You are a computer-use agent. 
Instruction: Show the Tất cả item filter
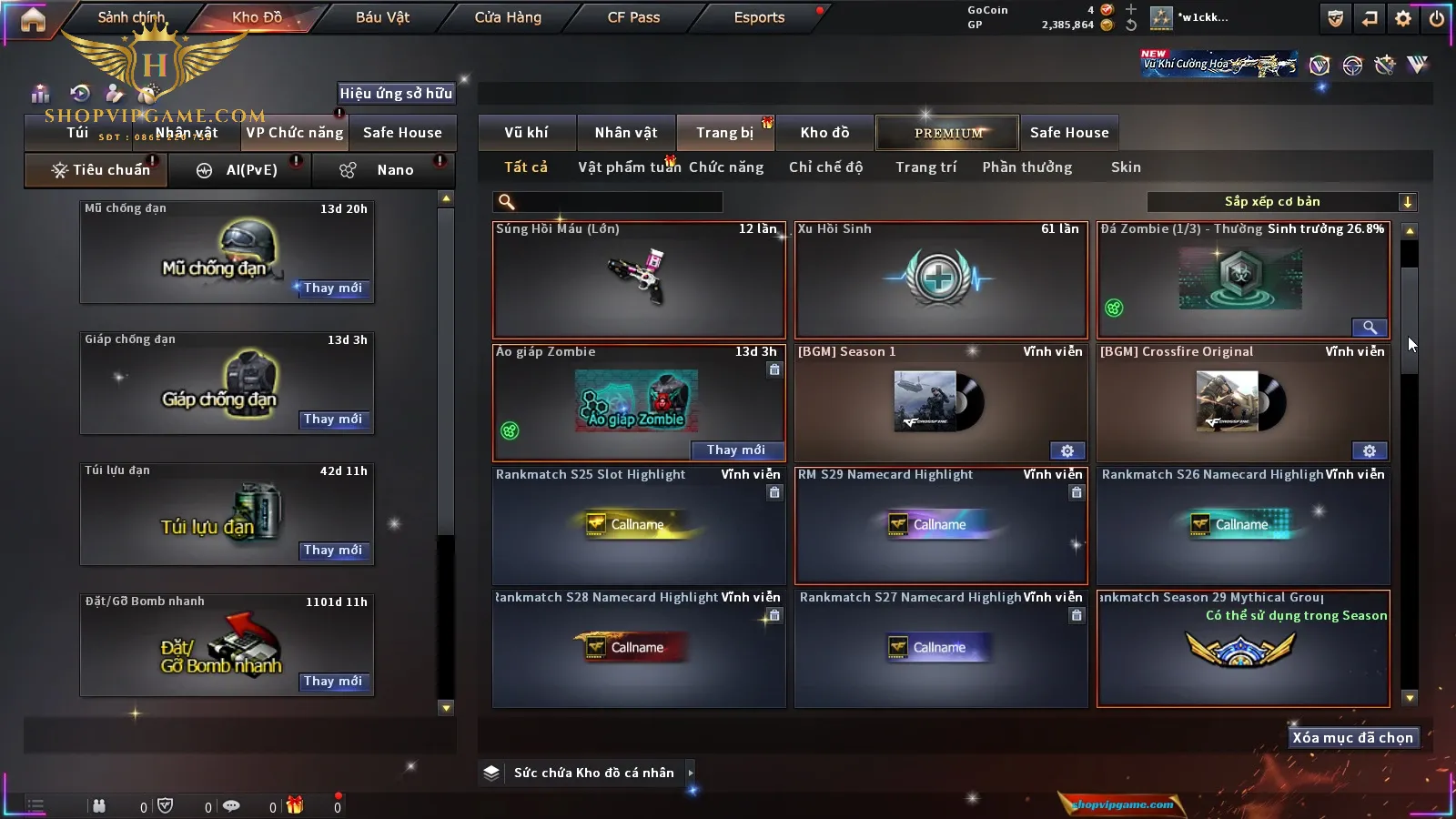[x=526, y=167]
